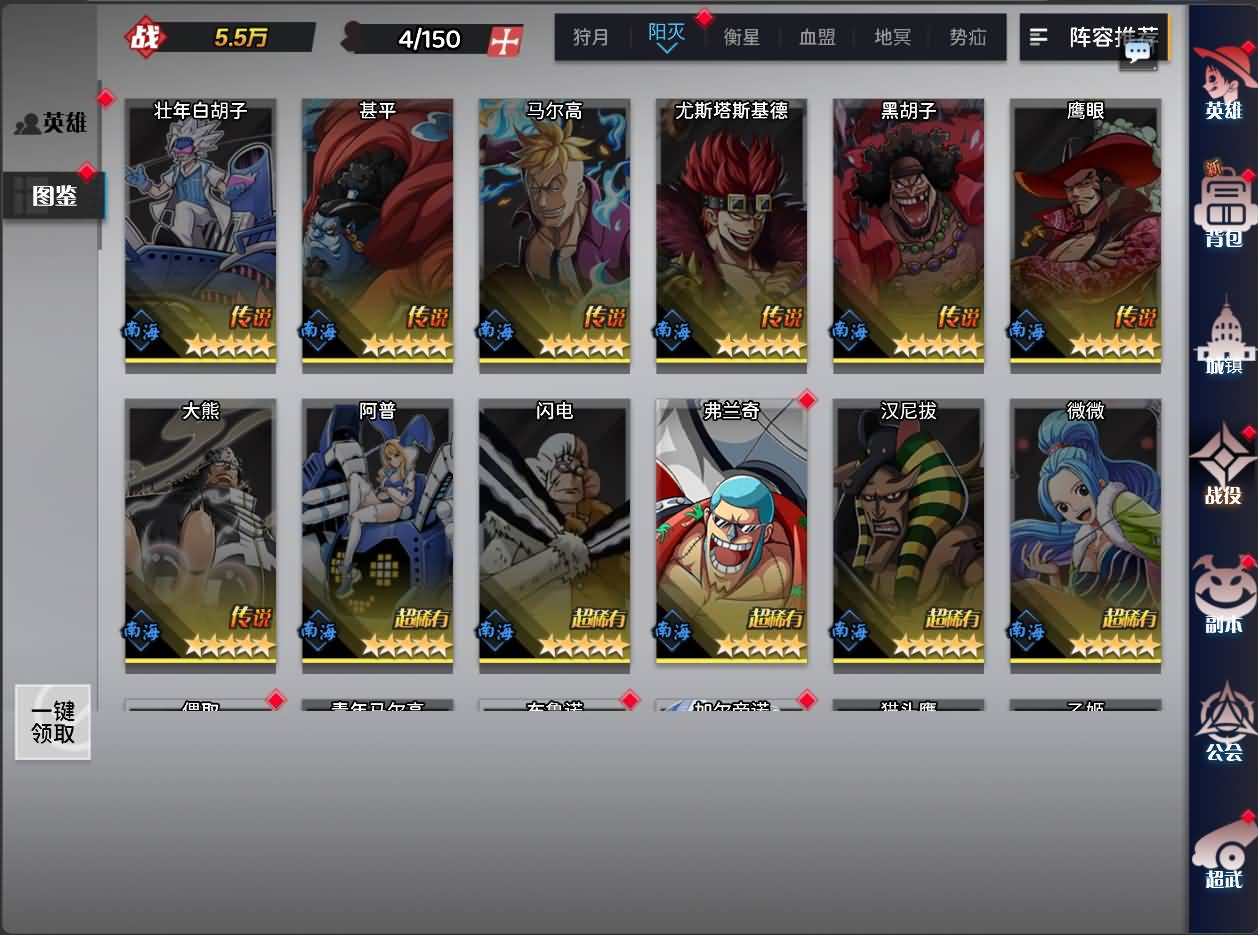
Task: Go to 战役 campaign in the sidebar
Action: (x=1224, y=465)
